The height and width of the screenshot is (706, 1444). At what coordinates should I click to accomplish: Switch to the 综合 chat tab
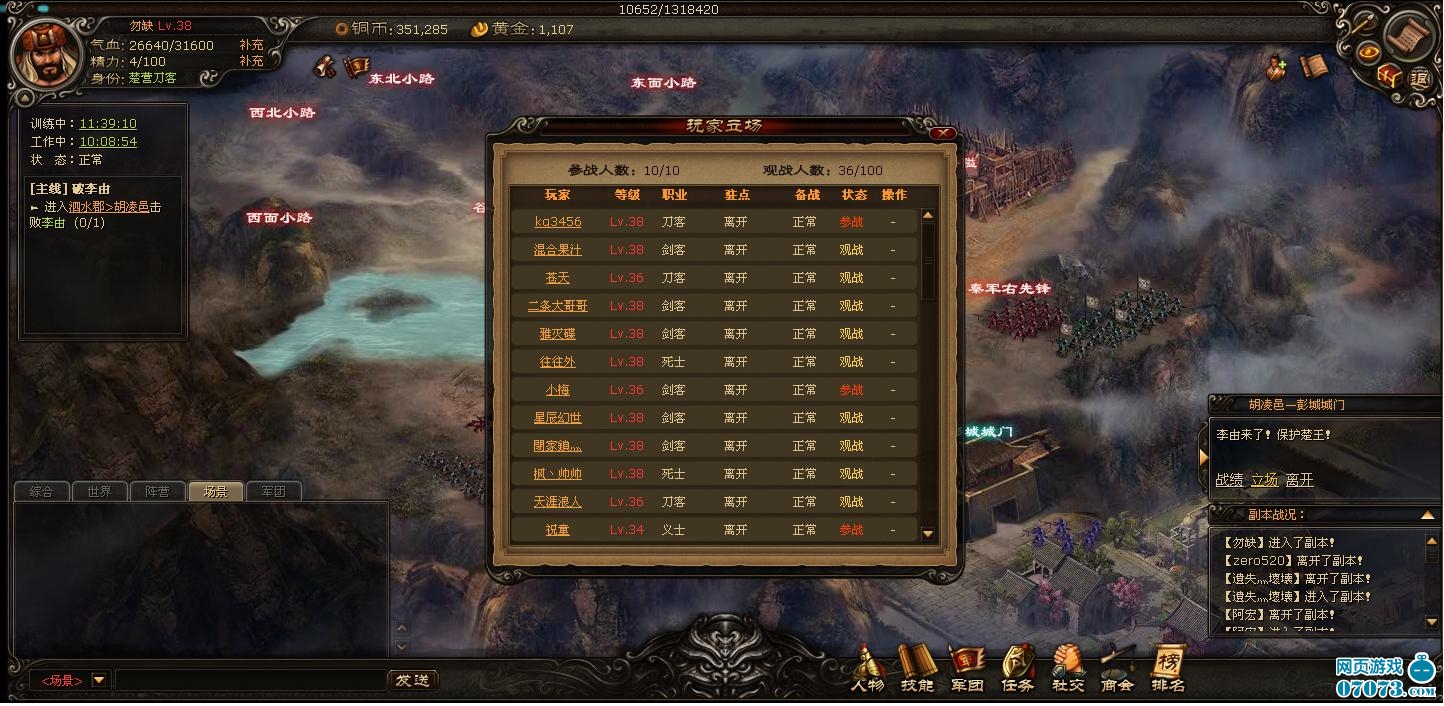[x=41, y=491]
